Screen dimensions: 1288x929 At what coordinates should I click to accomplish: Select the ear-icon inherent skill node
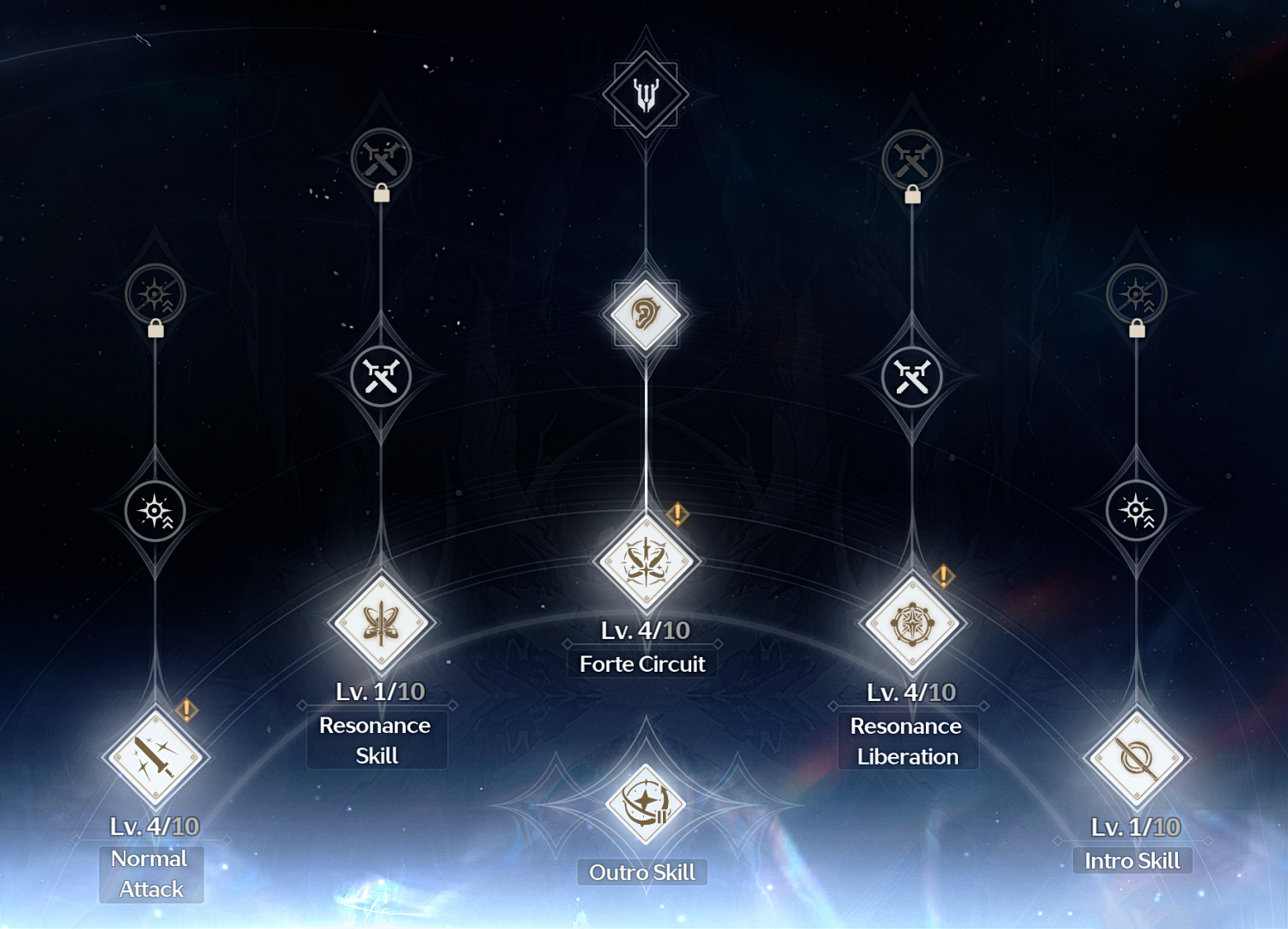645,314
